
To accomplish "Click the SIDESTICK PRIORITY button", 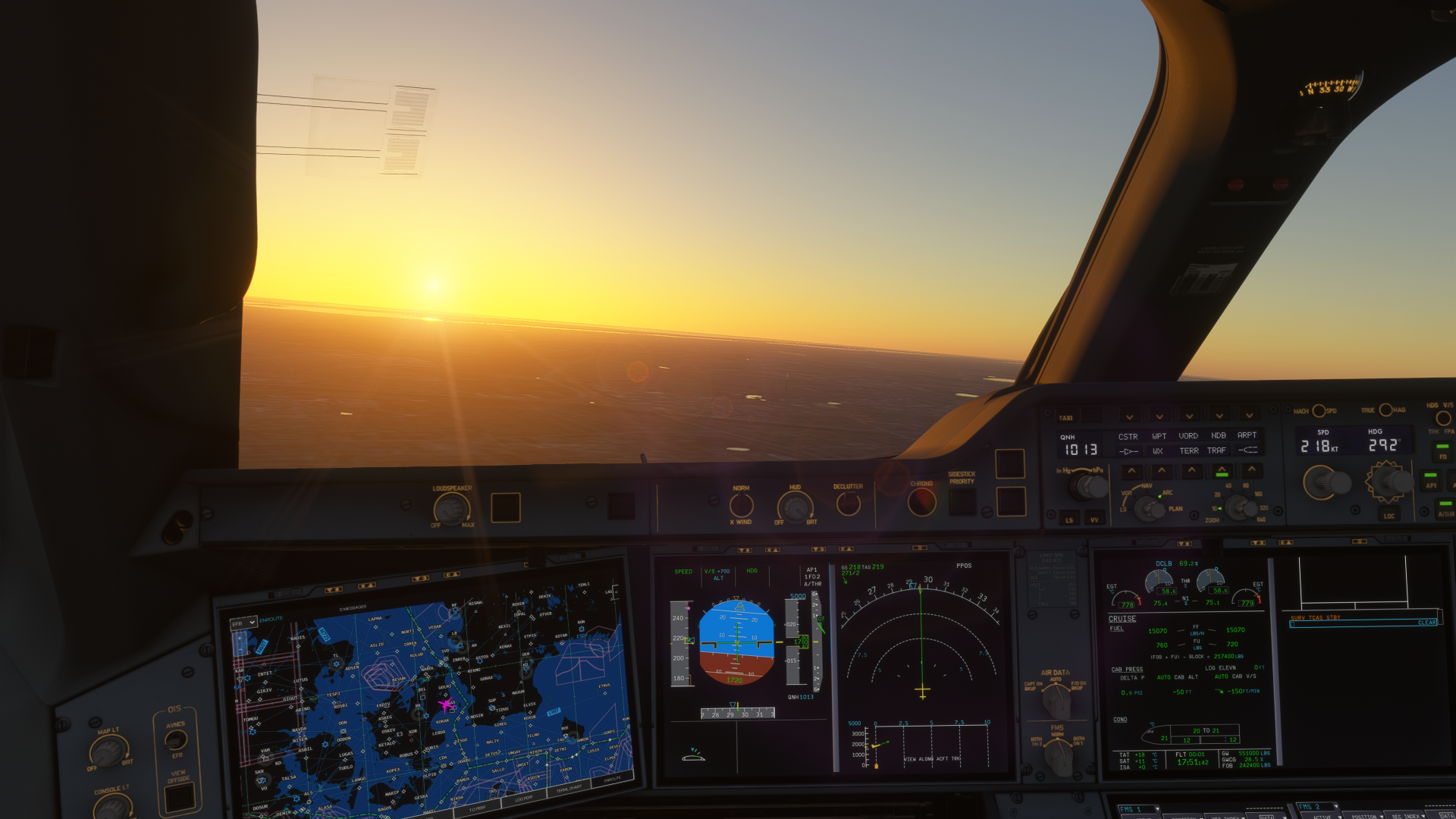I will (x=962, y=501).
